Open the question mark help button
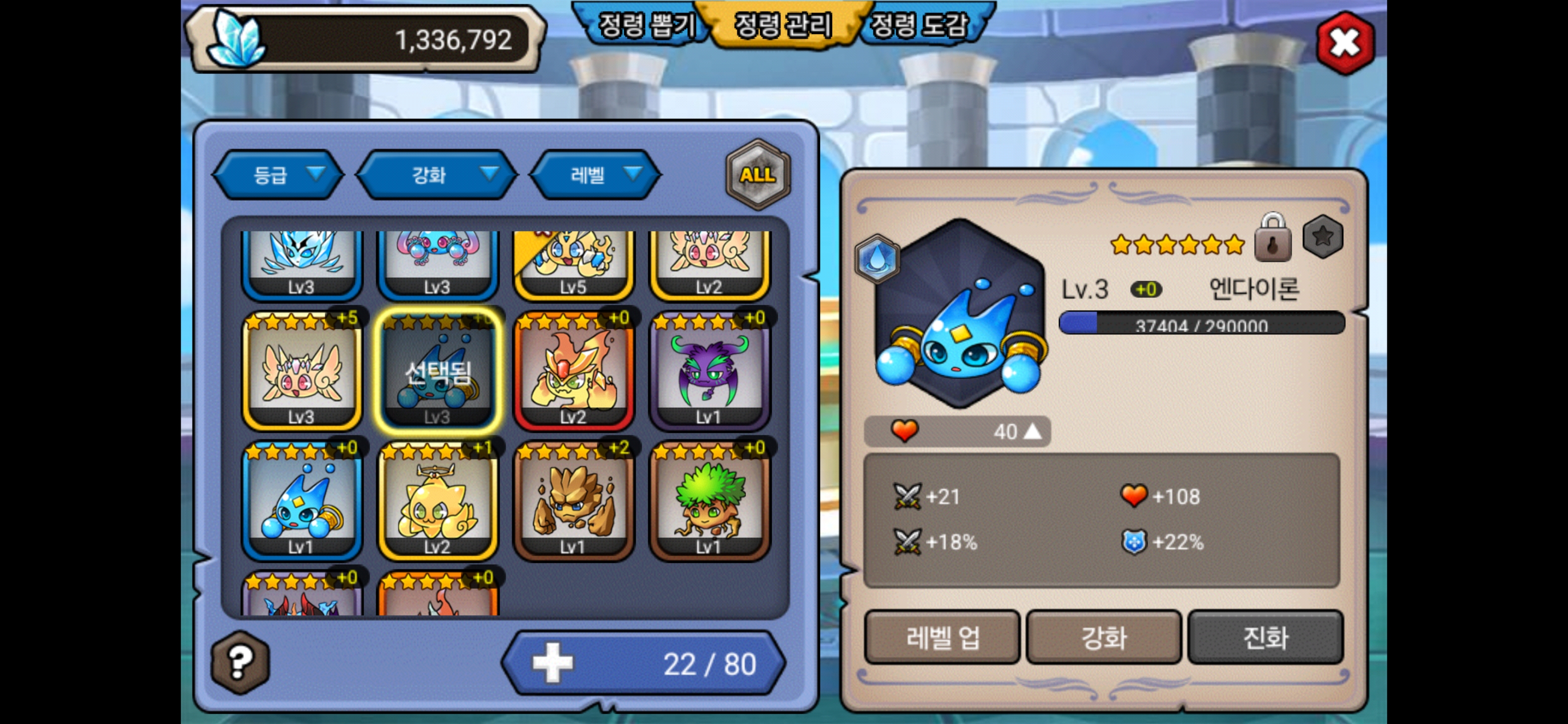Image resolution: width=1568 pixels, height=724 pixels. pos(240,662)
